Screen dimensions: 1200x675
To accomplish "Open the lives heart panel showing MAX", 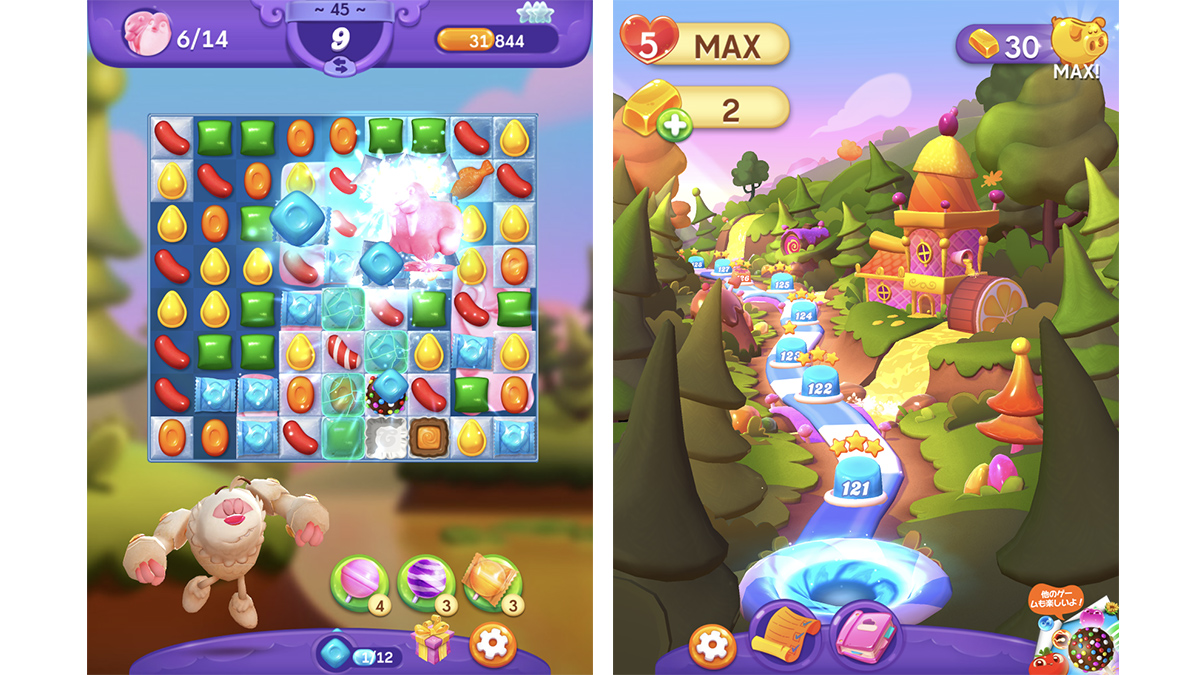I will 704,44.
